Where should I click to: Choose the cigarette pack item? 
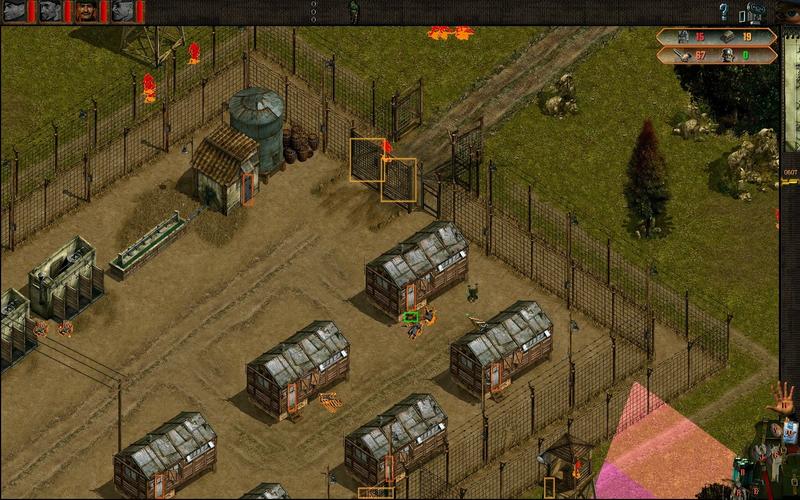(789, 432)
